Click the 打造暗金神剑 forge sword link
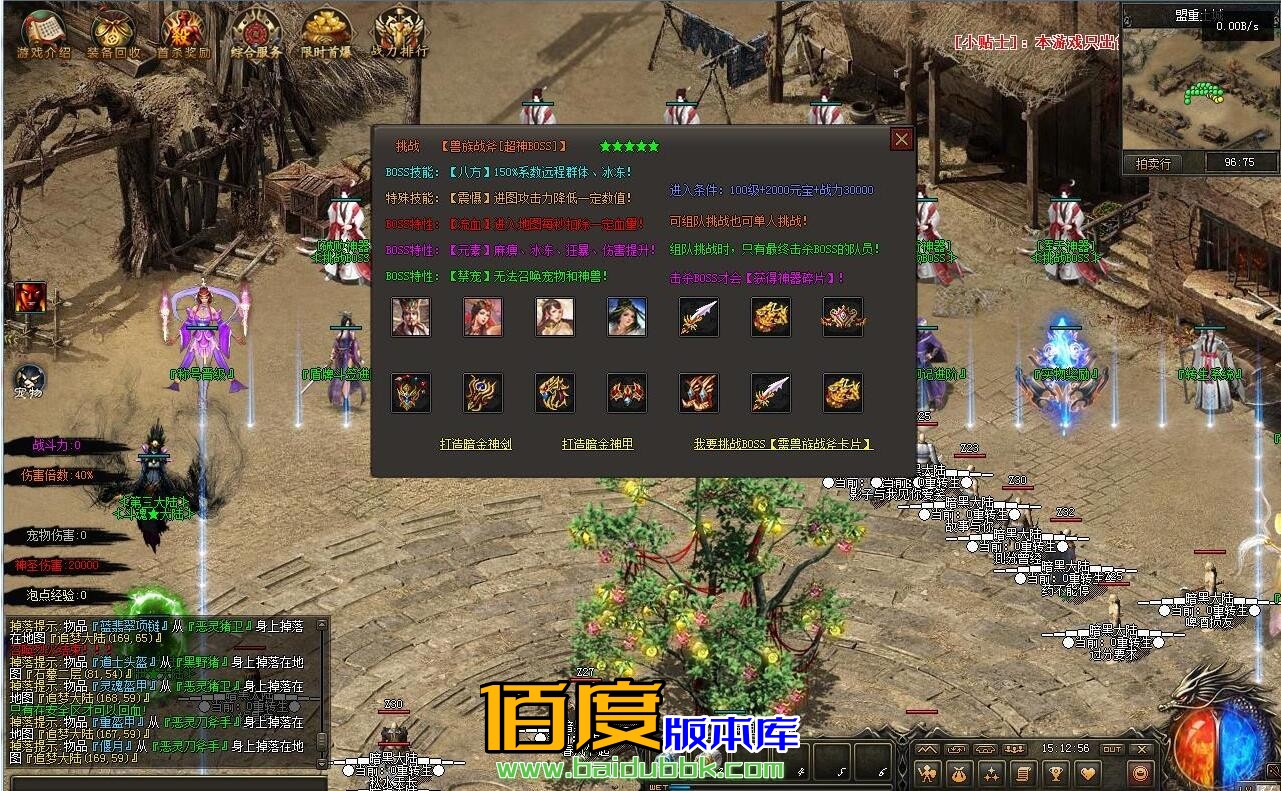Screen dimensions: 1281x791 (x=476, y=444)
